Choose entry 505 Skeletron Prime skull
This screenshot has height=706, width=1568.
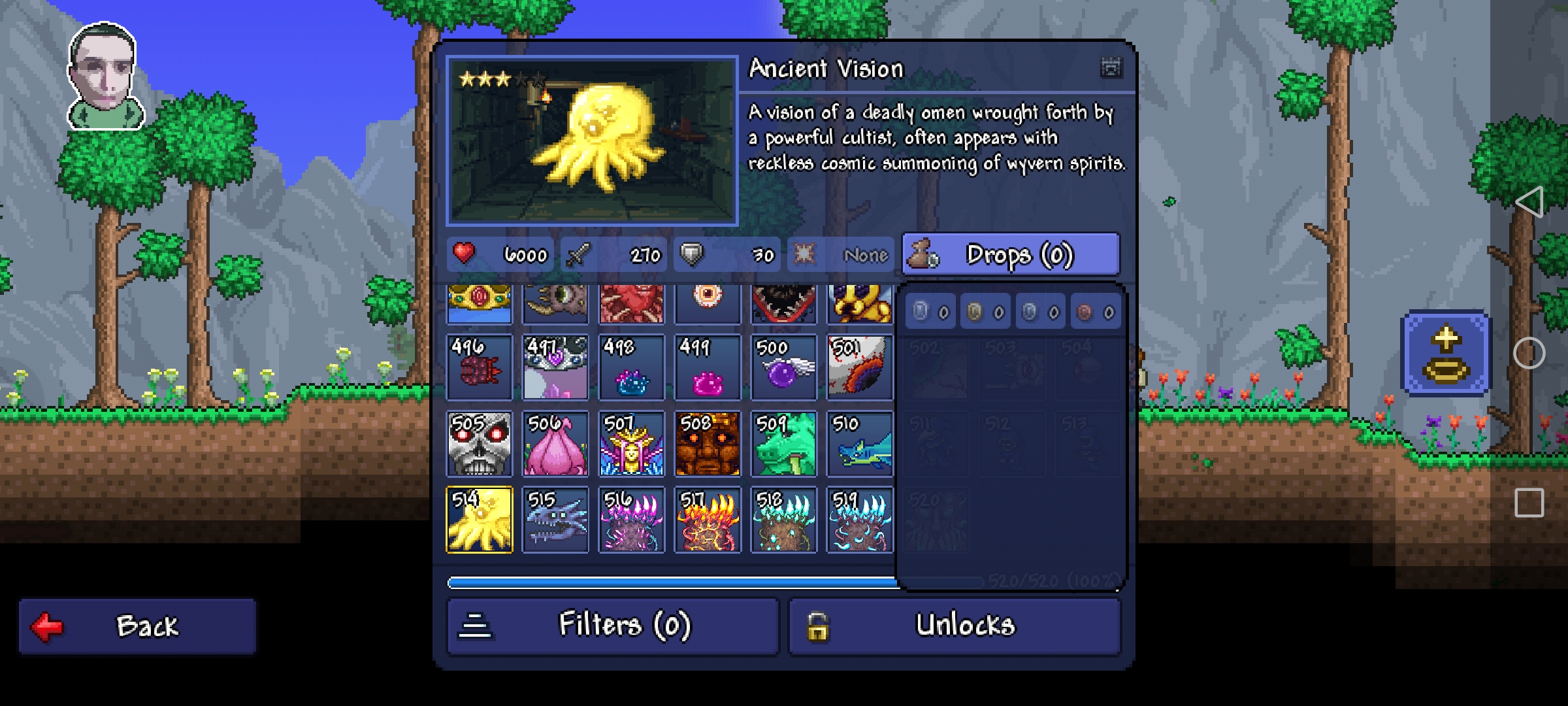480,444
